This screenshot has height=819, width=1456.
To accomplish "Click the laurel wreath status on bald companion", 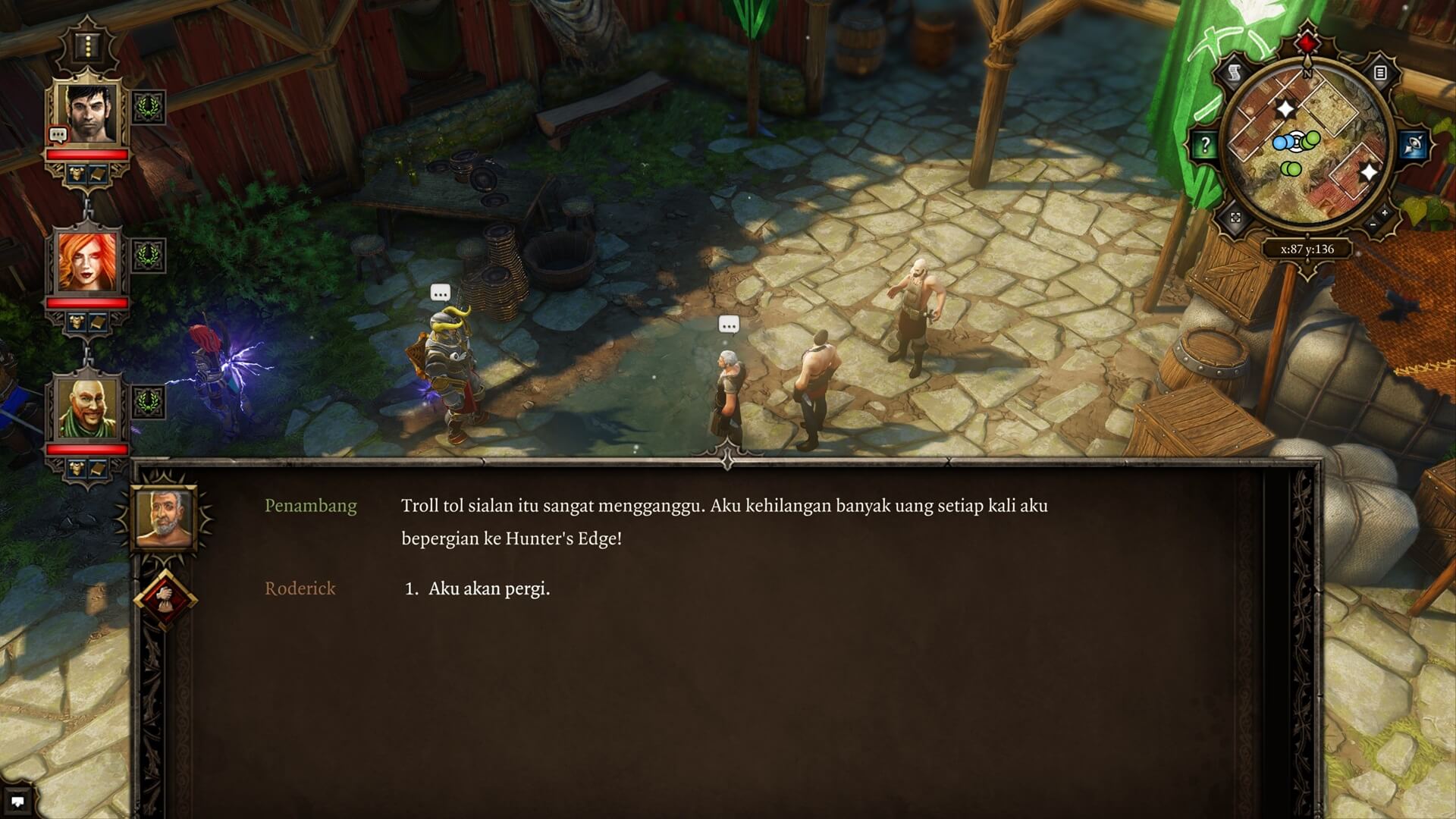I will (x=148, y=402).
